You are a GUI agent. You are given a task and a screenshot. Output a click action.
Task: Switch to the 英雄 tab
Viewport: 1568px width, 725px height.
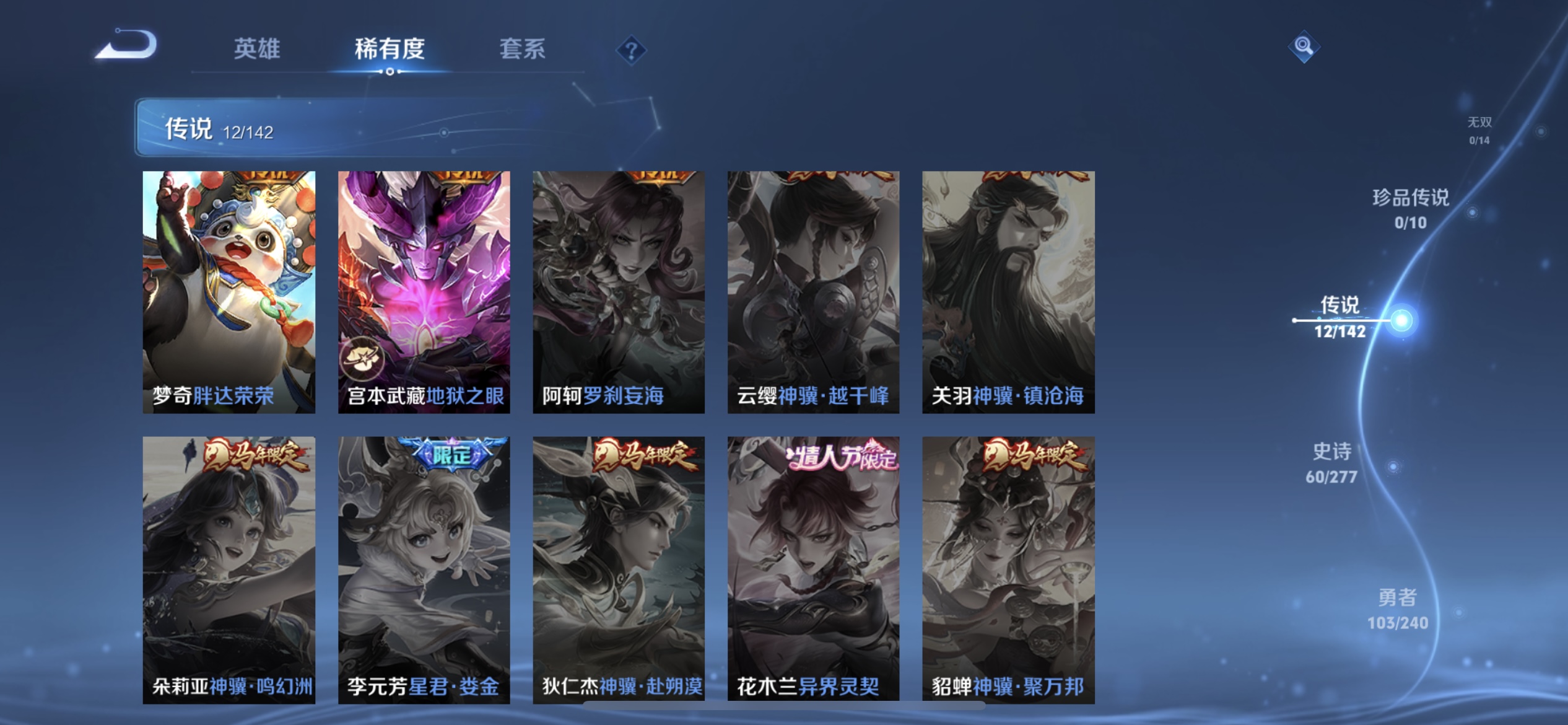(x=258, y=50)
